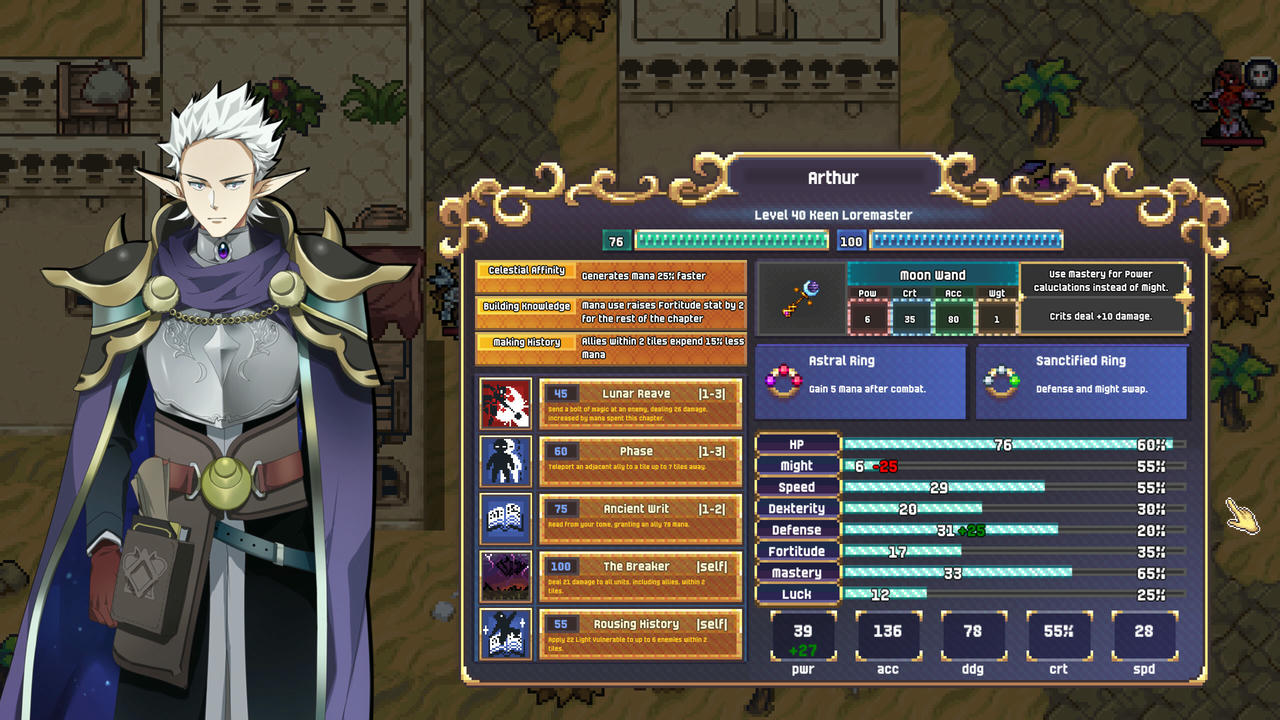Click the Phase teleport skill icon
Screen dimensions: 1280x720
click(x=505, y=461)
